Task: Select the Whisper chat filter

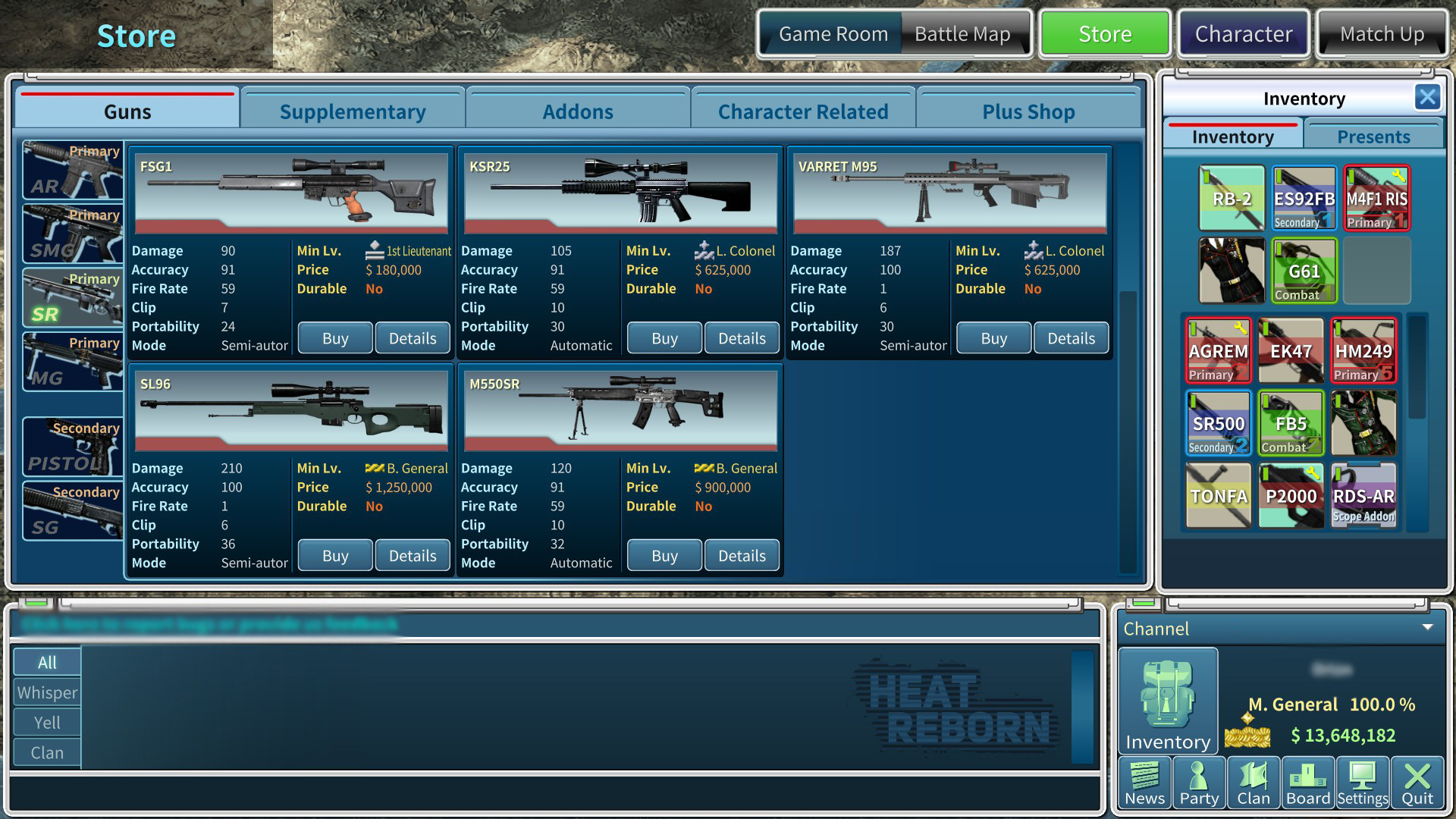Action: [46, 692]
